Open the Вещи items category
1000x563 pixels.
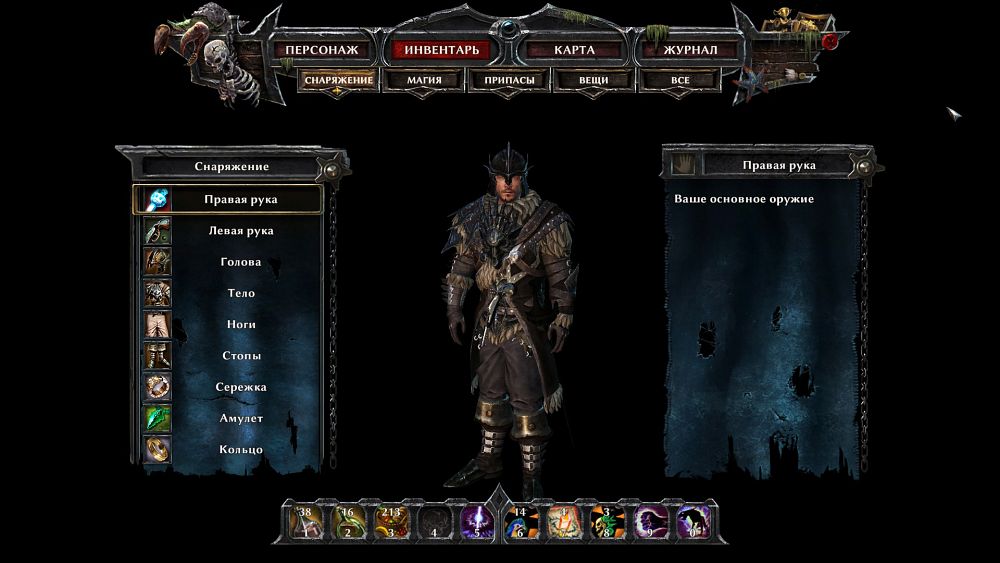[593, 80]
